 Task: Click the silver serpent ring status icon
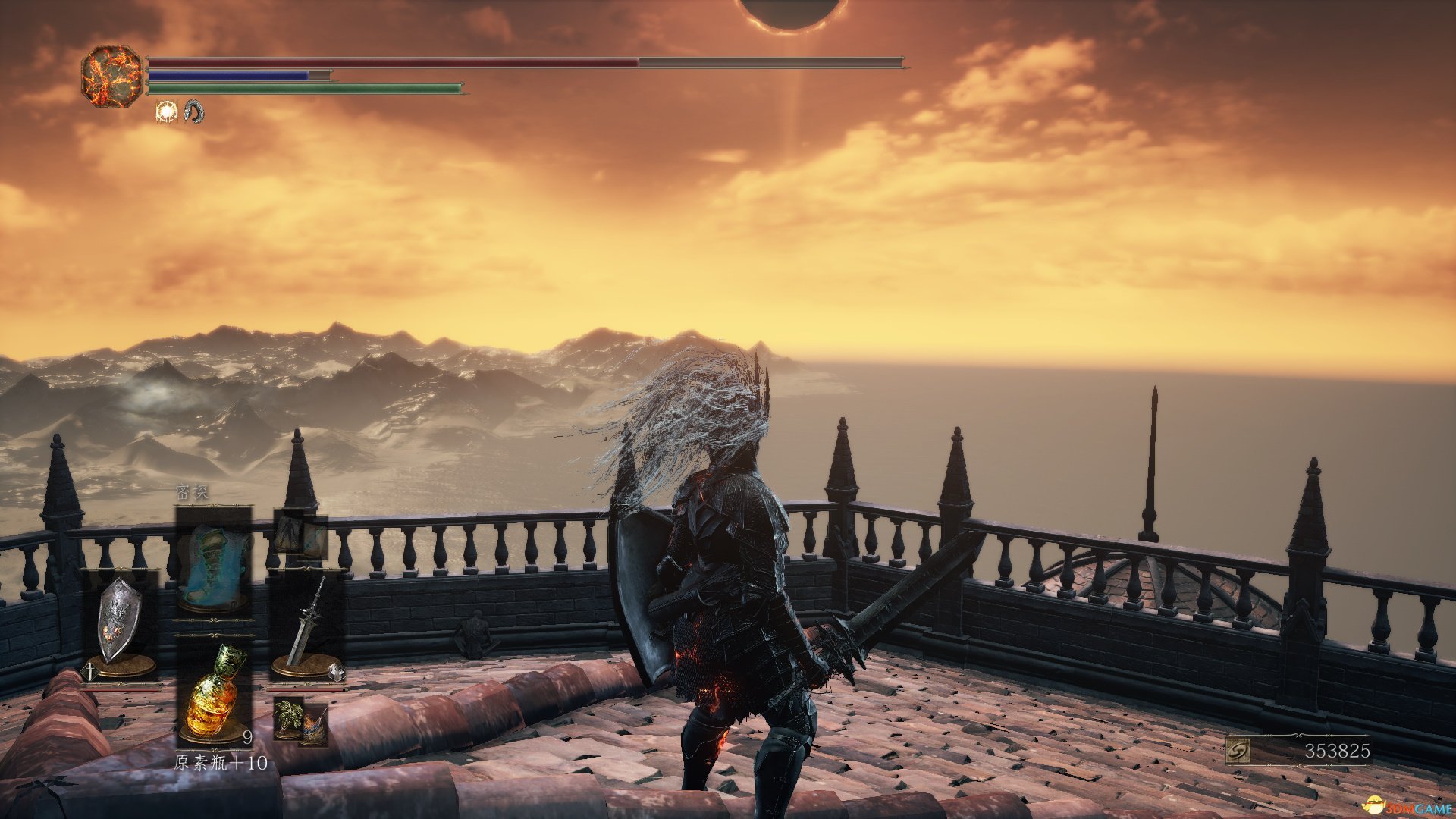click(x=194, y=112)
